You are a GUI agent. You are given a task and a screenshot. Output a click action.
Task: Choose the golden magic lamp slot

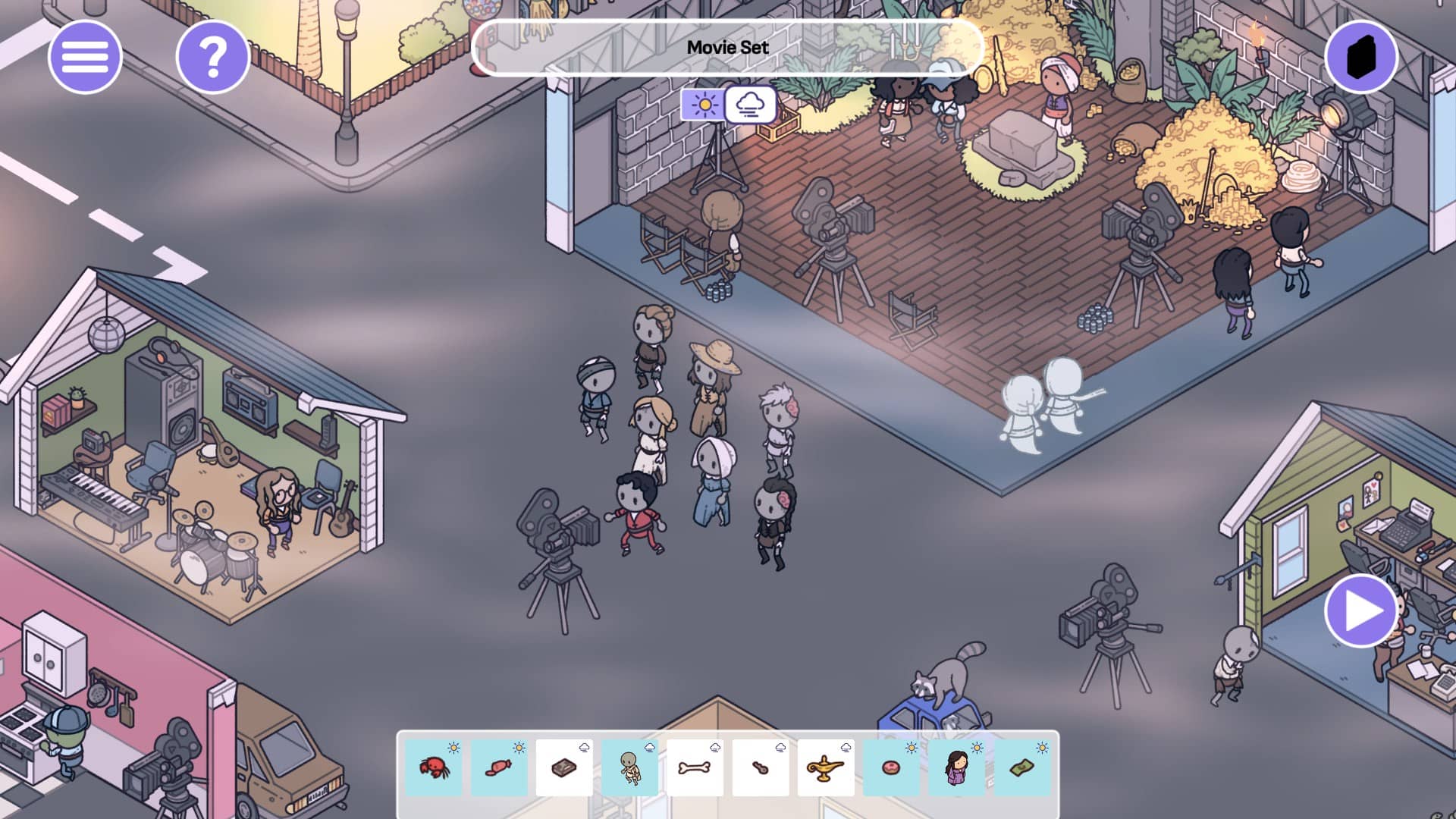tap(826, 767)
